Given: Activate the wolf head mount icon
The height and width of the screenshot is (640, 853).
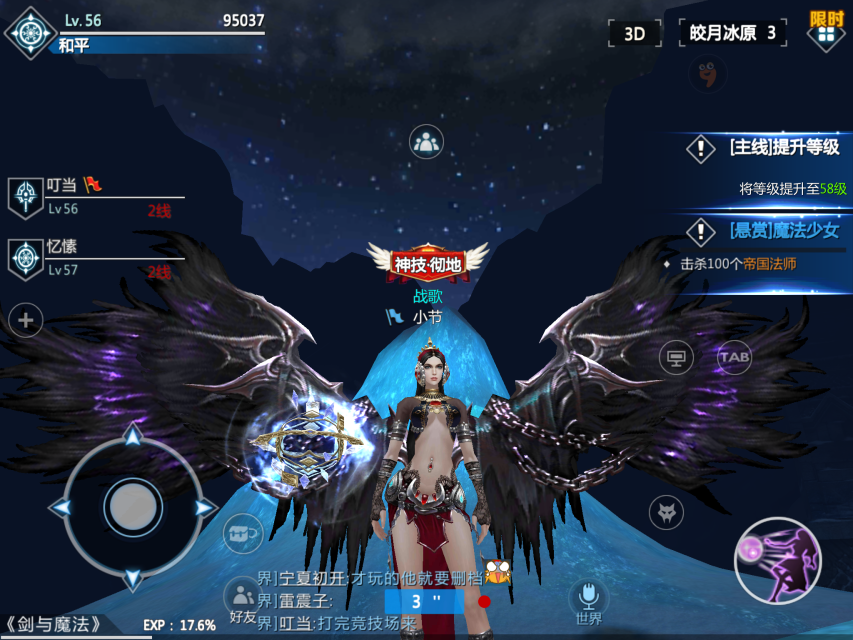Looking at the screenshot, I should (666, 512).
